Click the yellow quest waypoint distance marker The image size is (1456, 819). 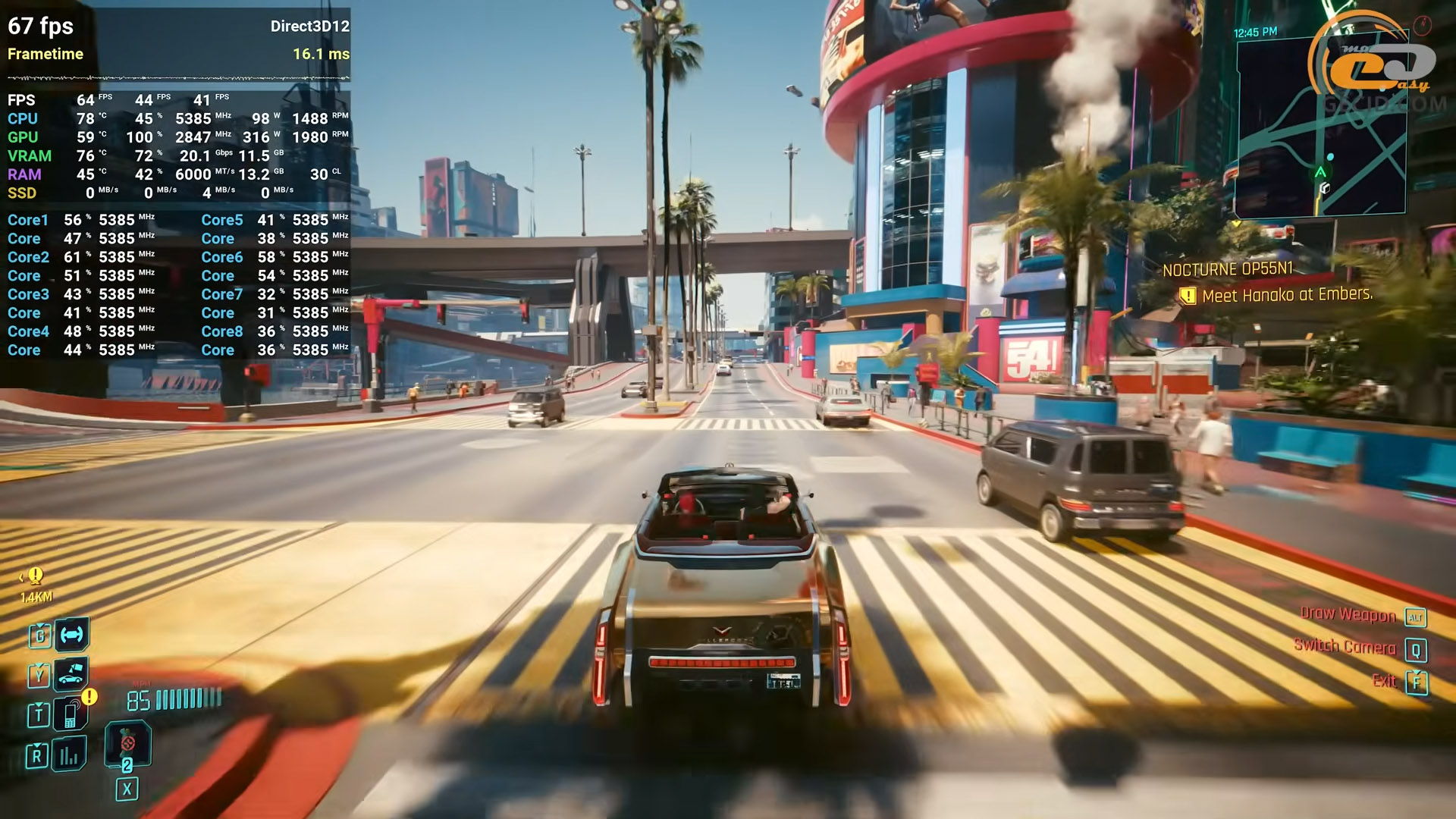click(x=36, y=585)
